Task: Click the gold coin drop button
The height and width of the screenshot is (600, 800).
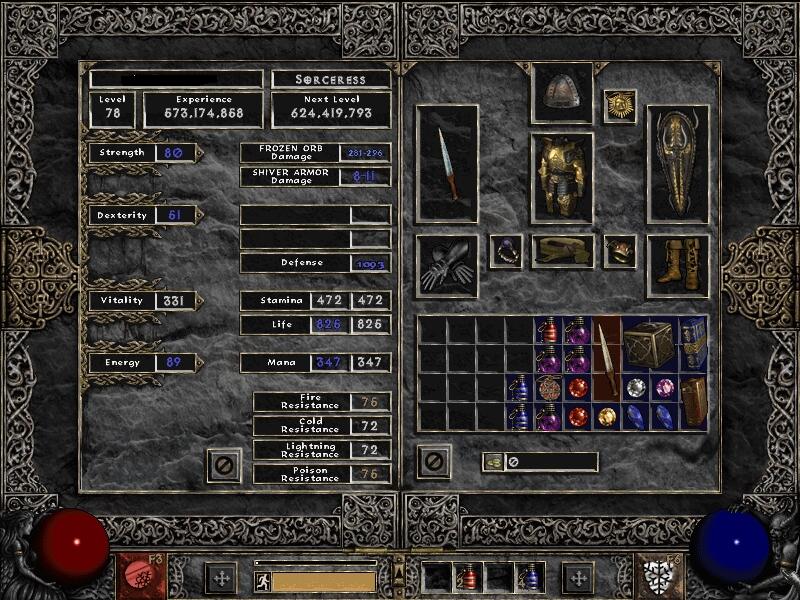Action: coord(492,462)
